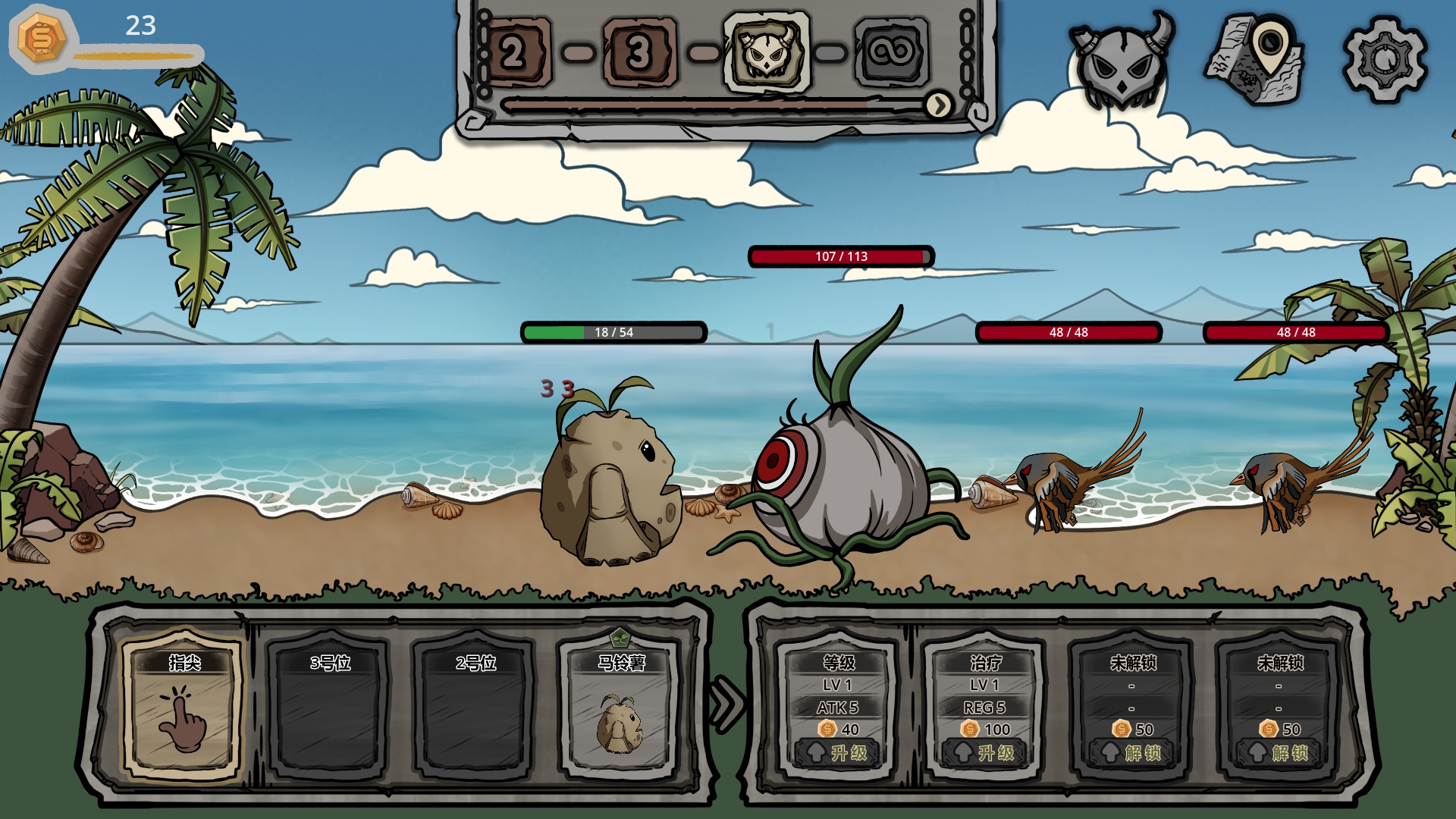
Task: Click the horned skull boss icon
Action: (1122, 58)
